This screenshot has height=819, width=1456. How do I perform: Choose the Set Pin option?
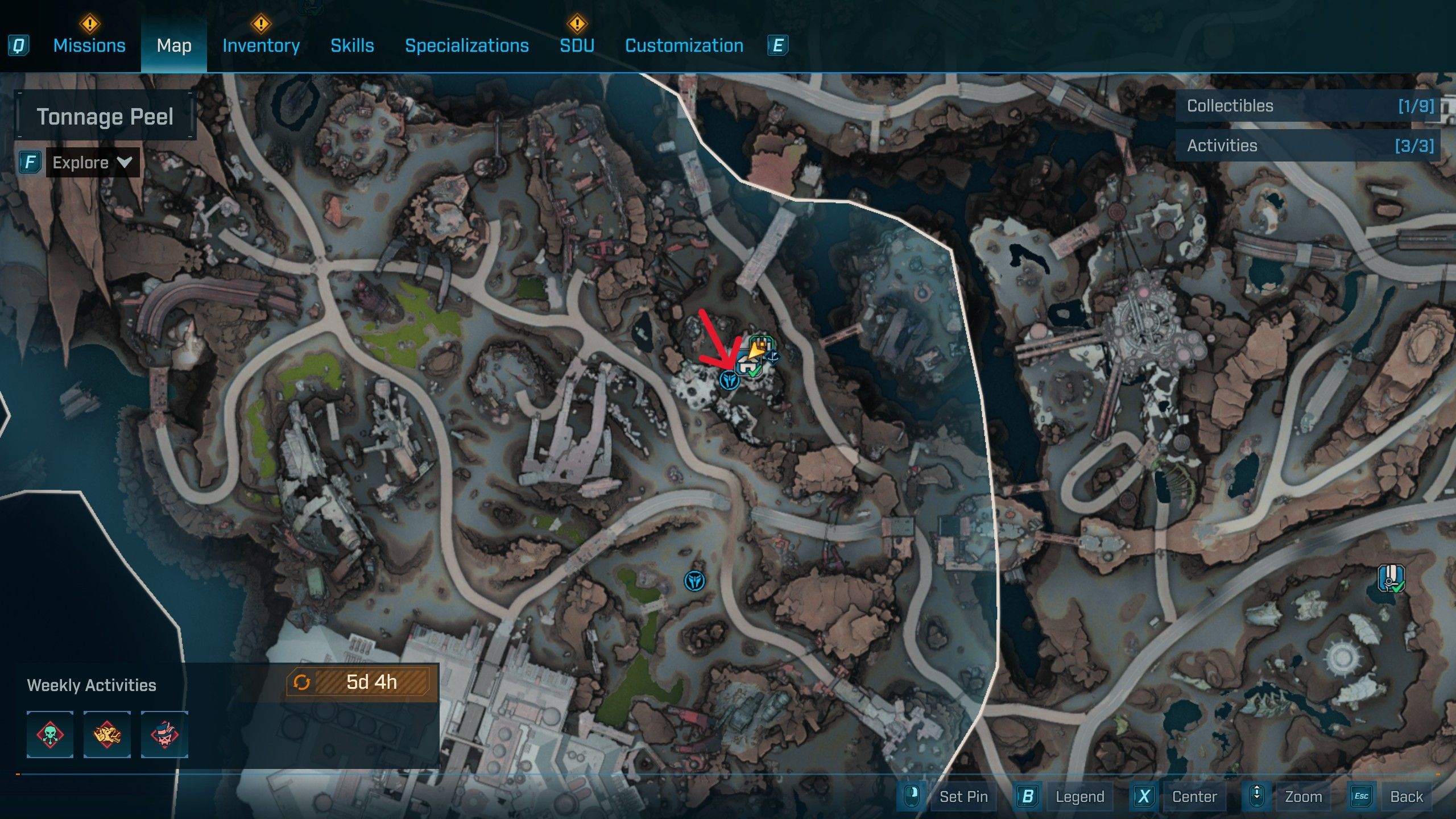pos(963,796)
